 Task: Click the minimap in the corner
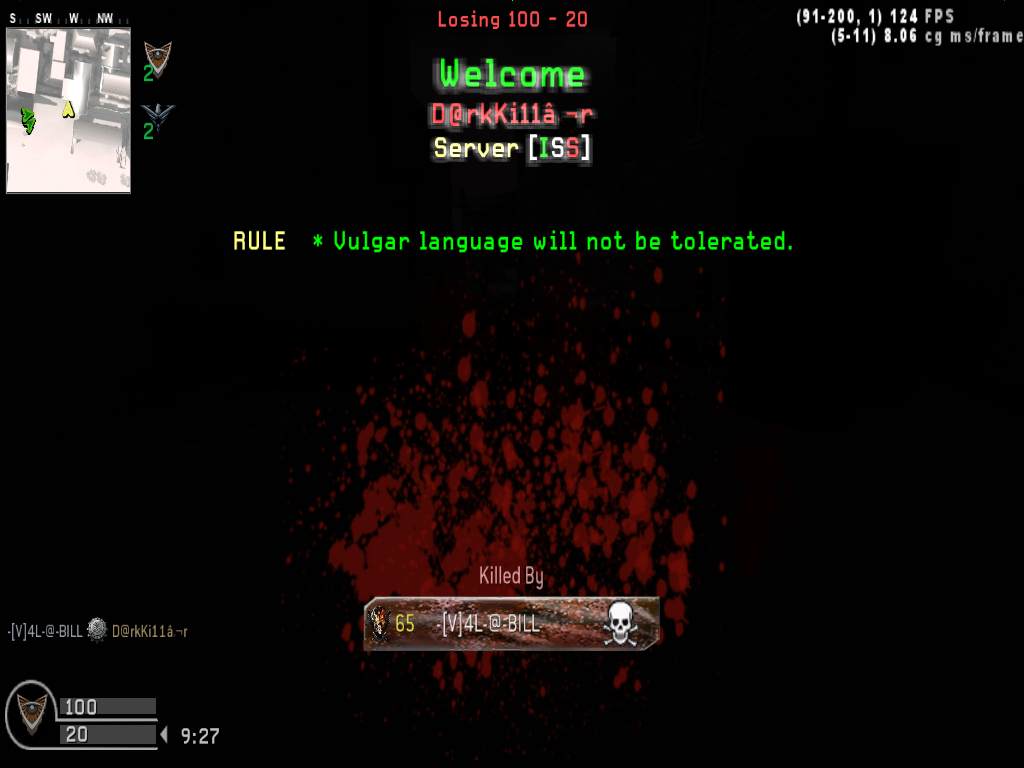coord(68,110)
